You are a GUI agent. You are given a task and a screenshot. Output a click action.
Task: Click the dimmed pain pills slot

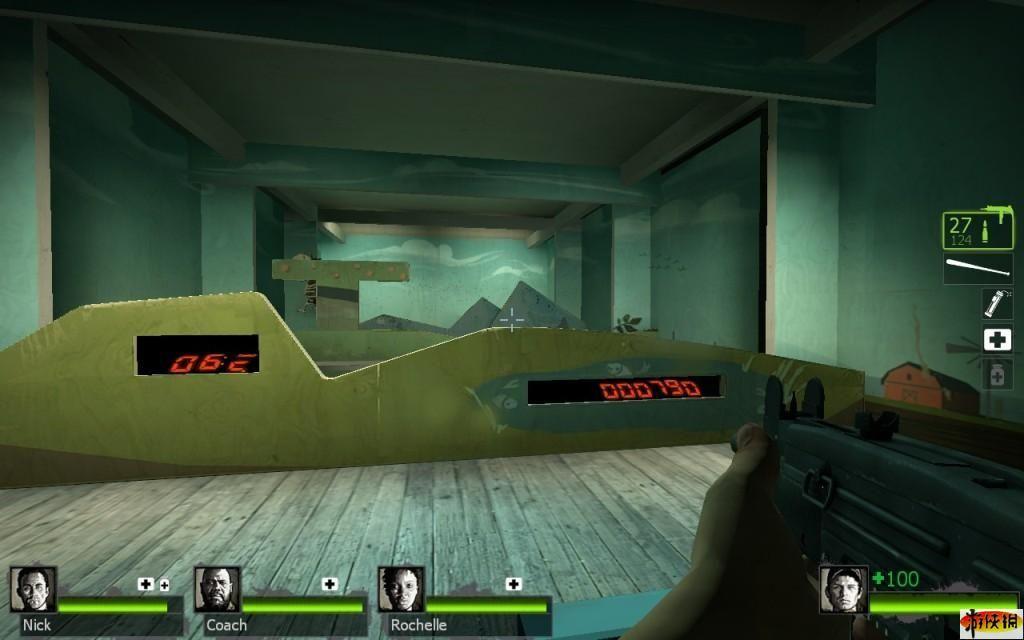pyautogui.click(x=996, y=375)
